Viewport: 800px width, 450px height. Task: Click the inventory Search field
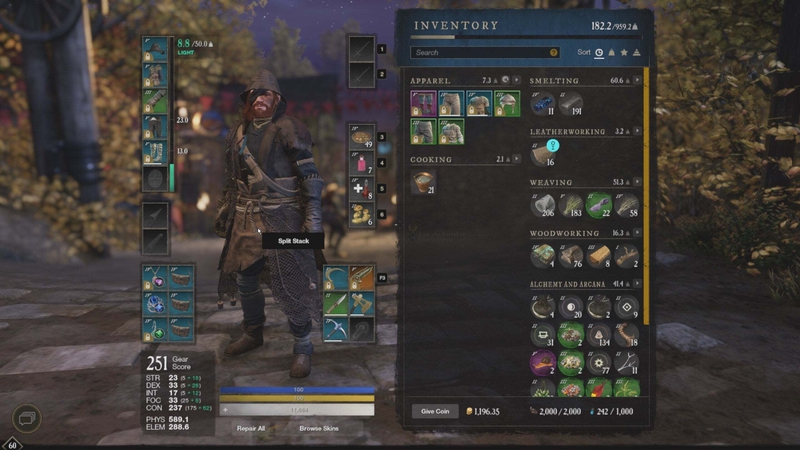(x=482, y=52)
